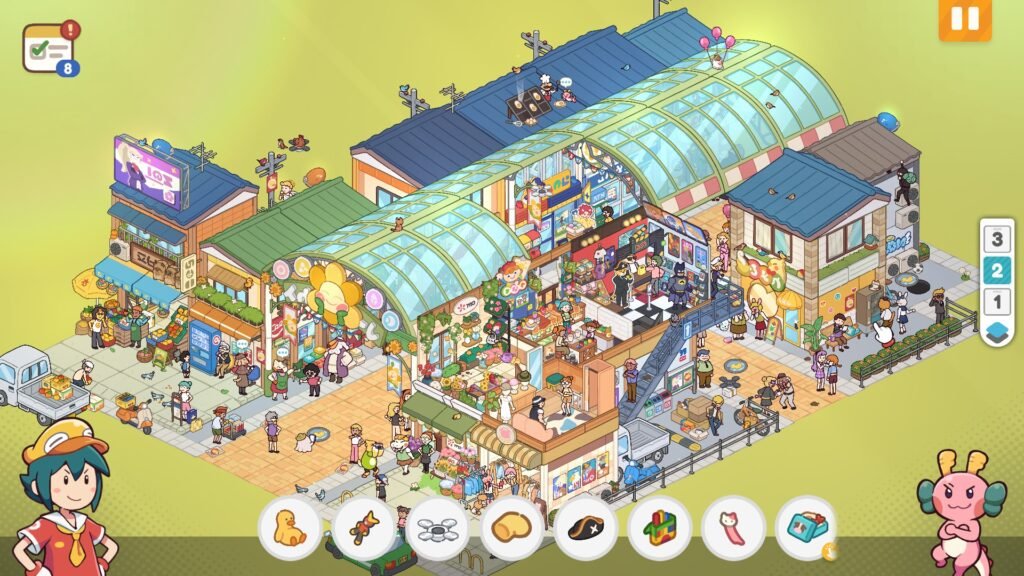Screen dimensions: 1024x576
Task: Switch to floor 3
Action: pos(996,240)
